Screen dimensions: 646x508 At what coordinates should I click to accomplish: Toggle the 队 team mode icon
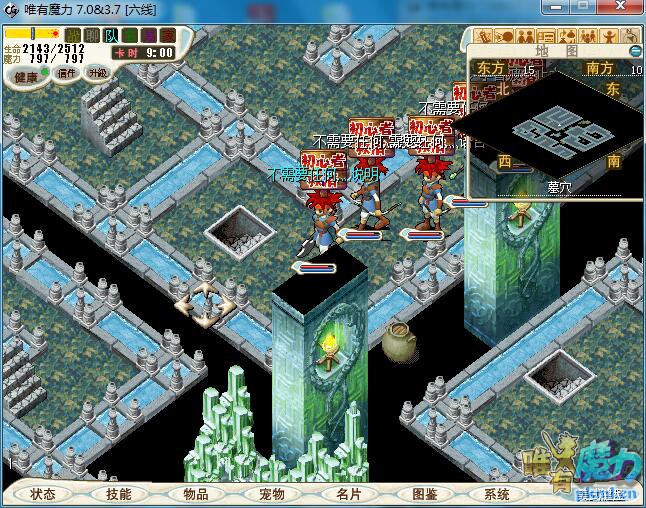pyautogui.click(x=111, y=36)
